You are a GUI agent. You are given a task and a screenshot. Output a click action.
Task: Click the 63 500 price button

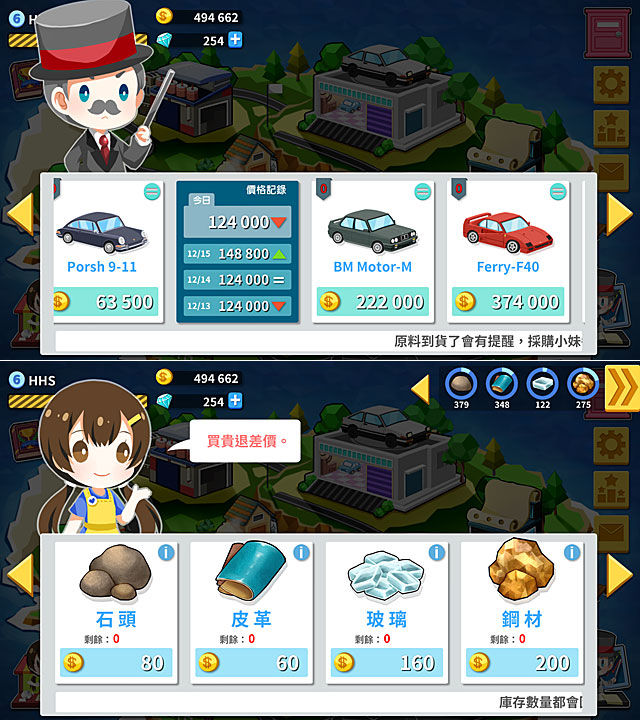click(x=106, y=302)
